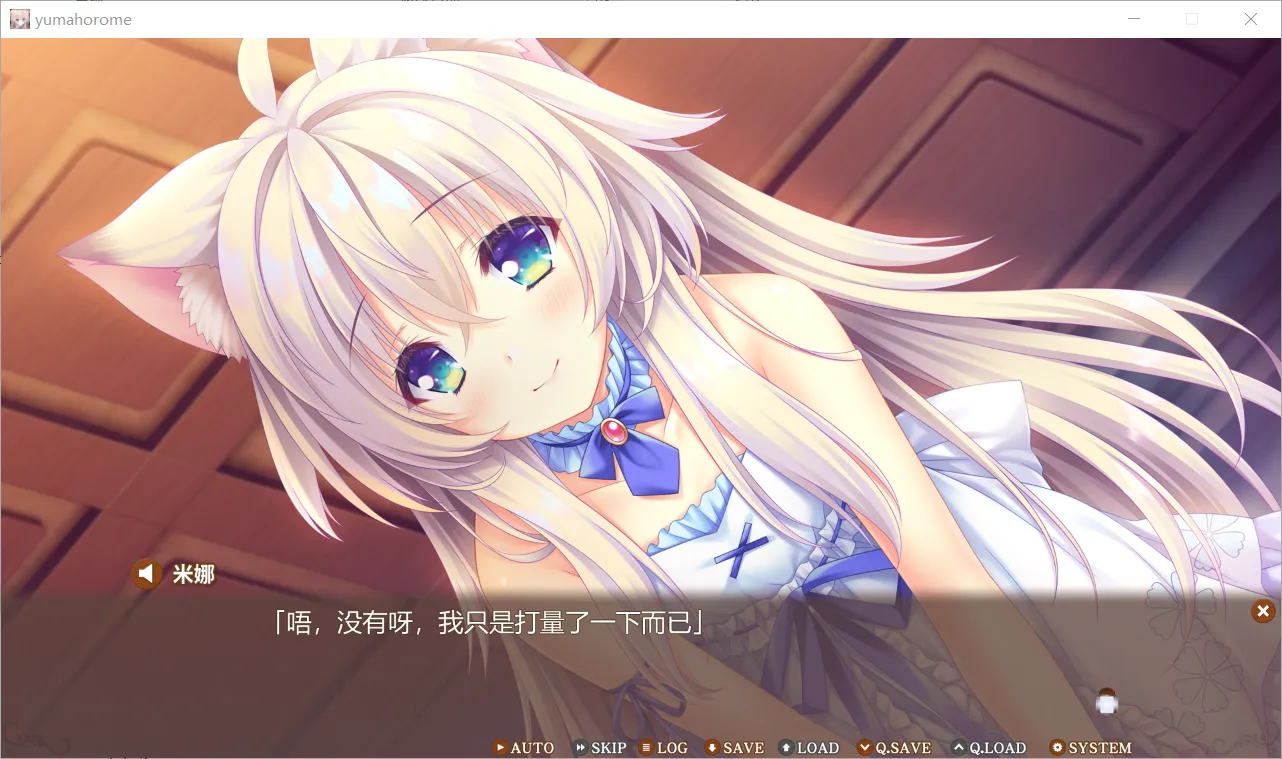Open settings via the SYSTEM gear icon

(x=1058, y=747)
